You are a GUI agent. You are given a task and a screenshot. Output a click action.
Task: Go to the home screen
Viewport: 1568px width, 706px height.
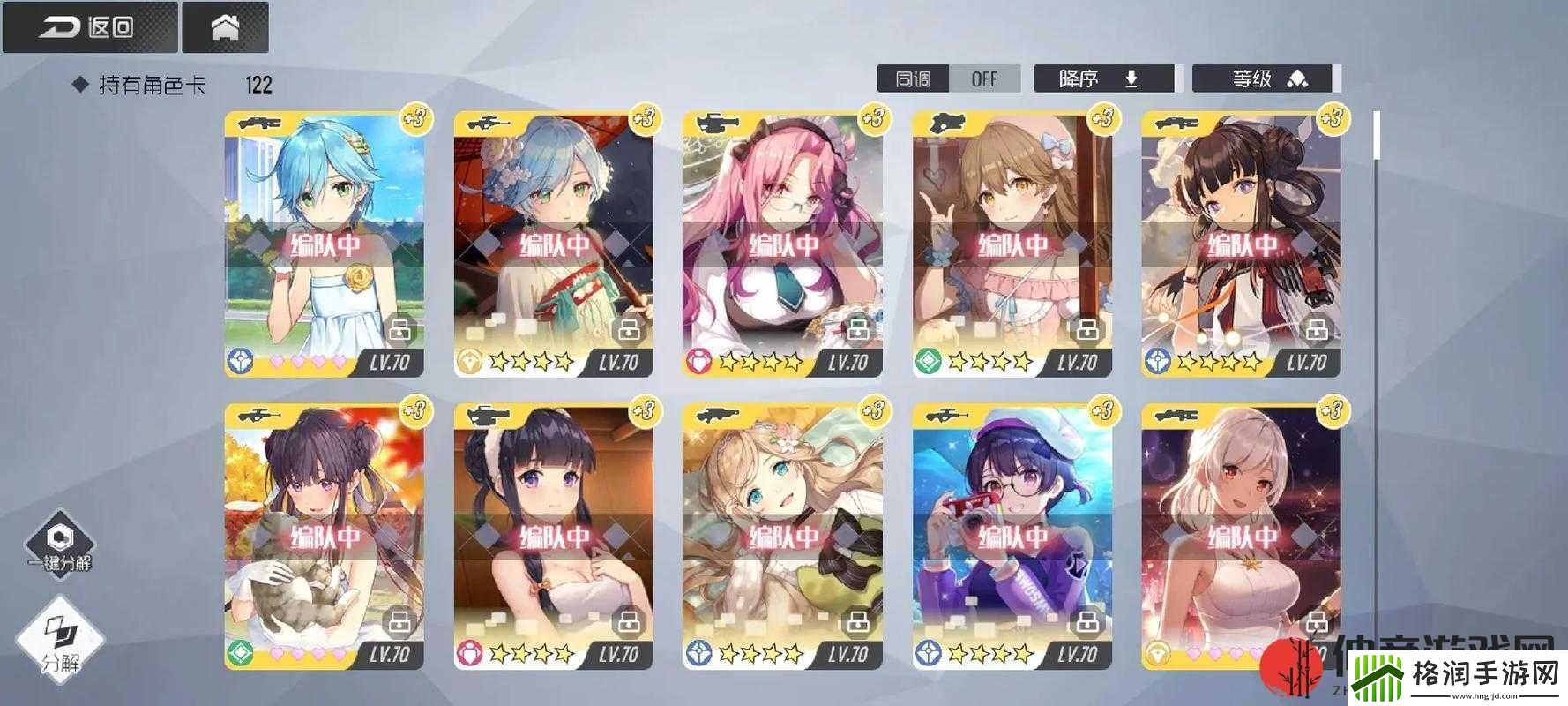[x=225, y=27]
